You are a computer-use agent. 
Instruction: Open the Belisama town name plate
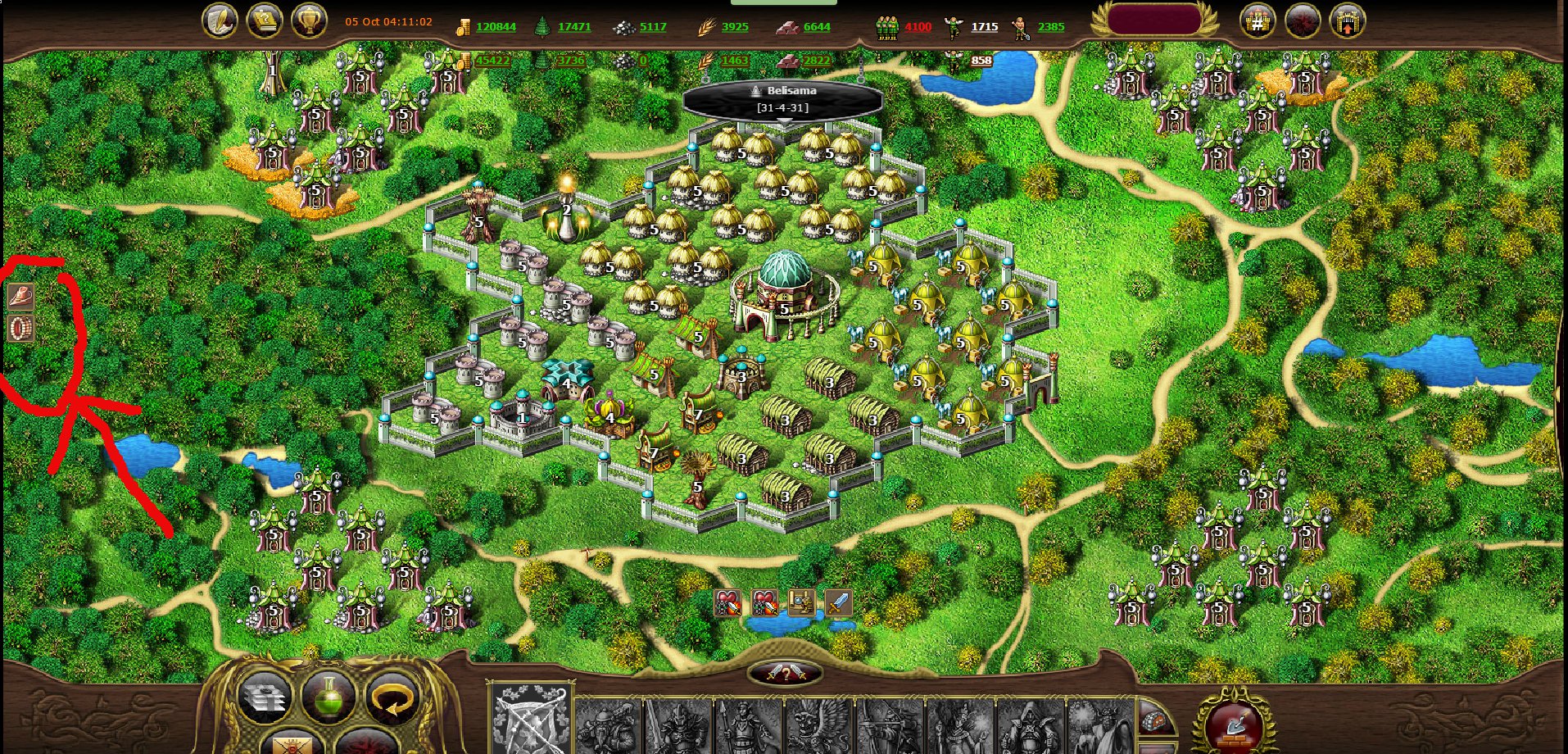point(782,99)
